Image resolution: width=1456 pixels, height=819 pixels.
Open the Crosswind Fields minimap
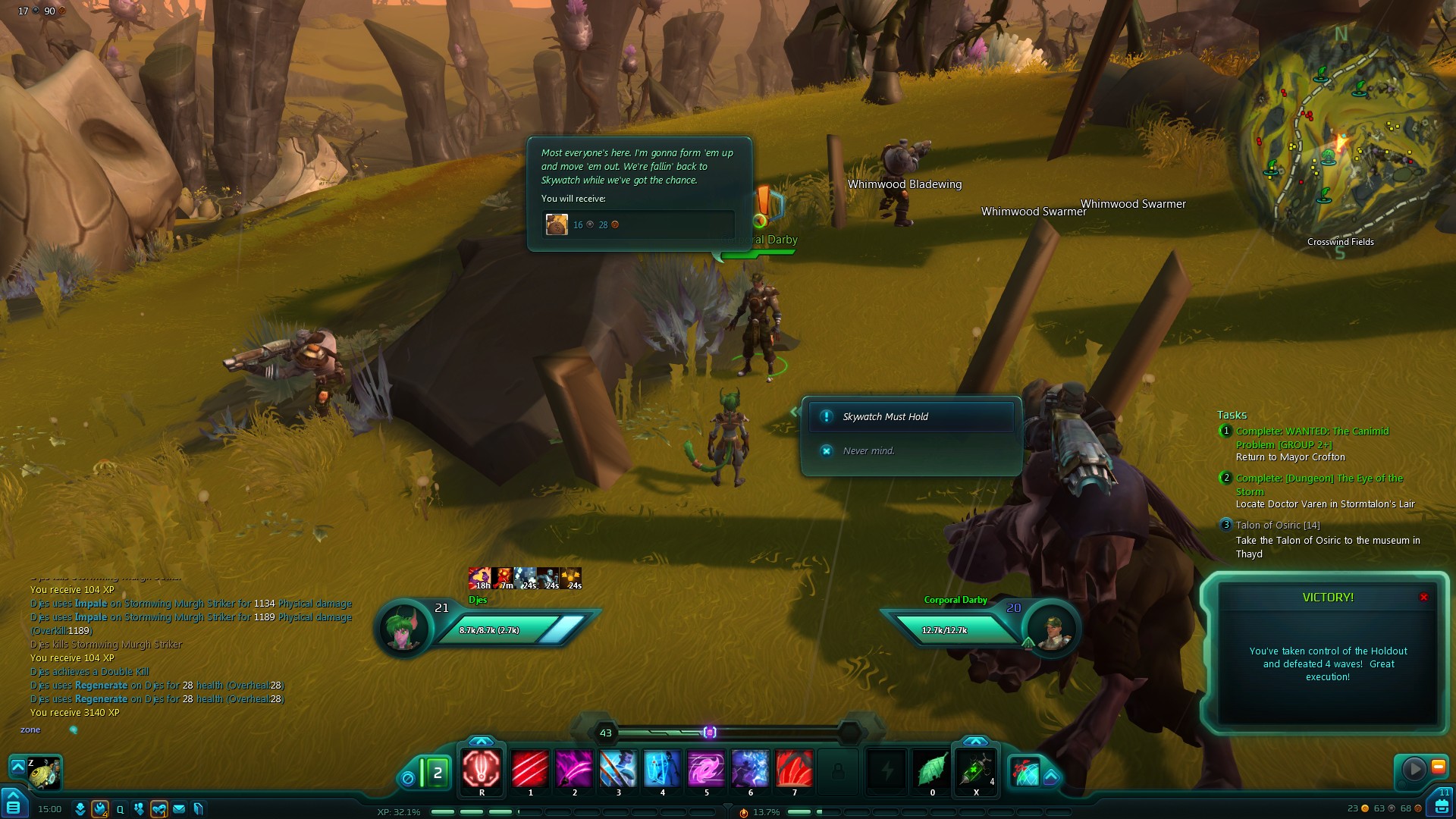1340,140
